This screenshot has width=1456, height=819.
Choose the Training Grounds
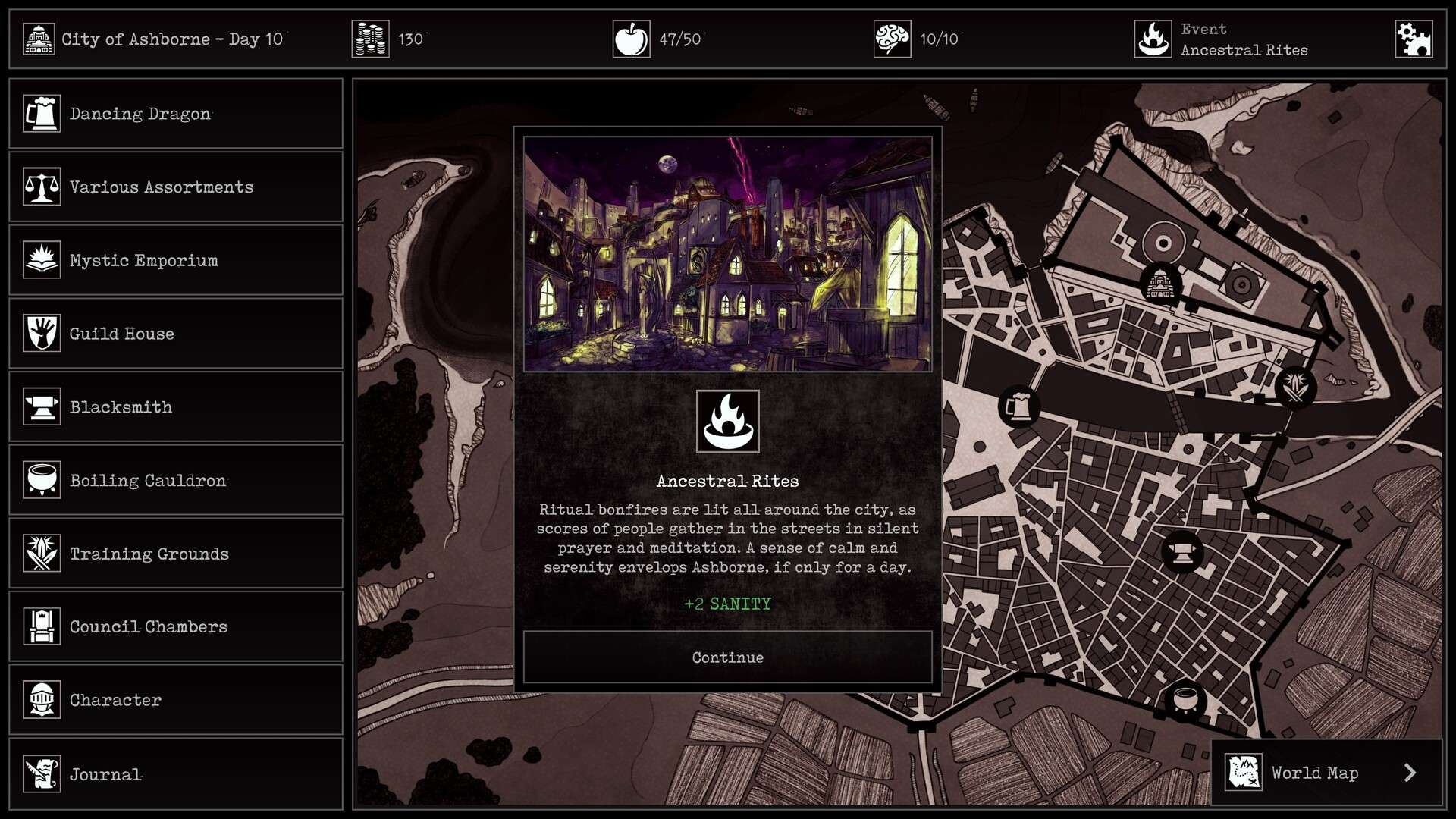coord(176,554)
